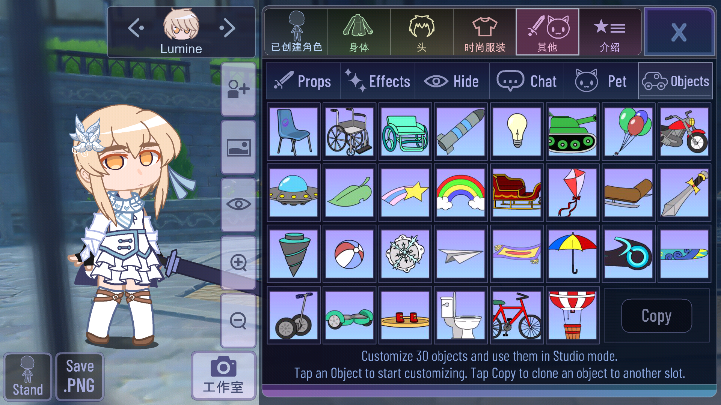Open the Chat tab
Viewport: 721px width, 405px height.
pyautogui.click(x=528, y=81)
